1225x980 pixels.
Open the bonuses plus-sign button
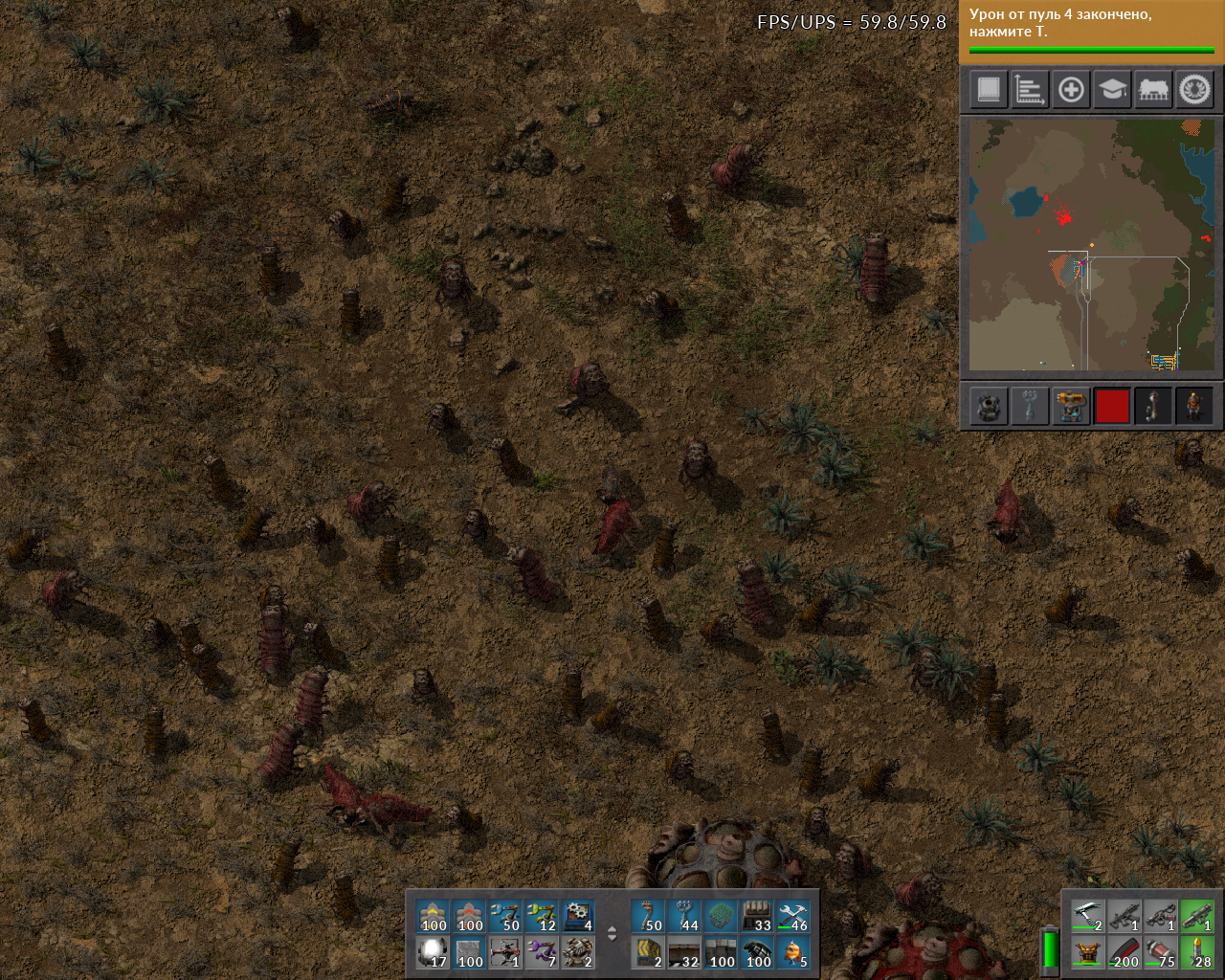click(x=1071, y=90)
